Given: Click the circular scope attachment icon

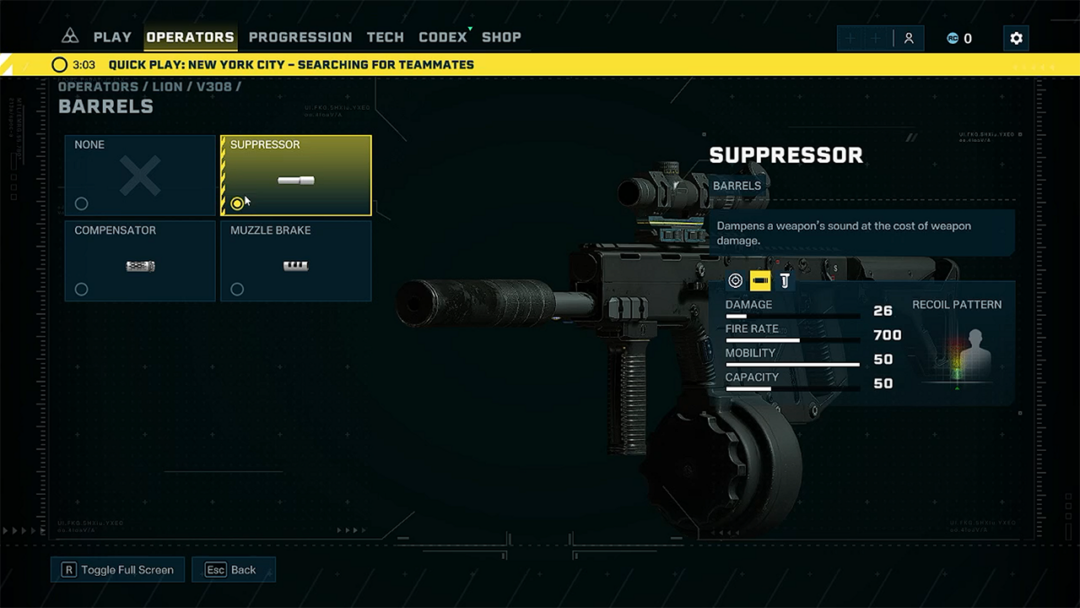Looking at the screenshot, I should click(735, 281).
